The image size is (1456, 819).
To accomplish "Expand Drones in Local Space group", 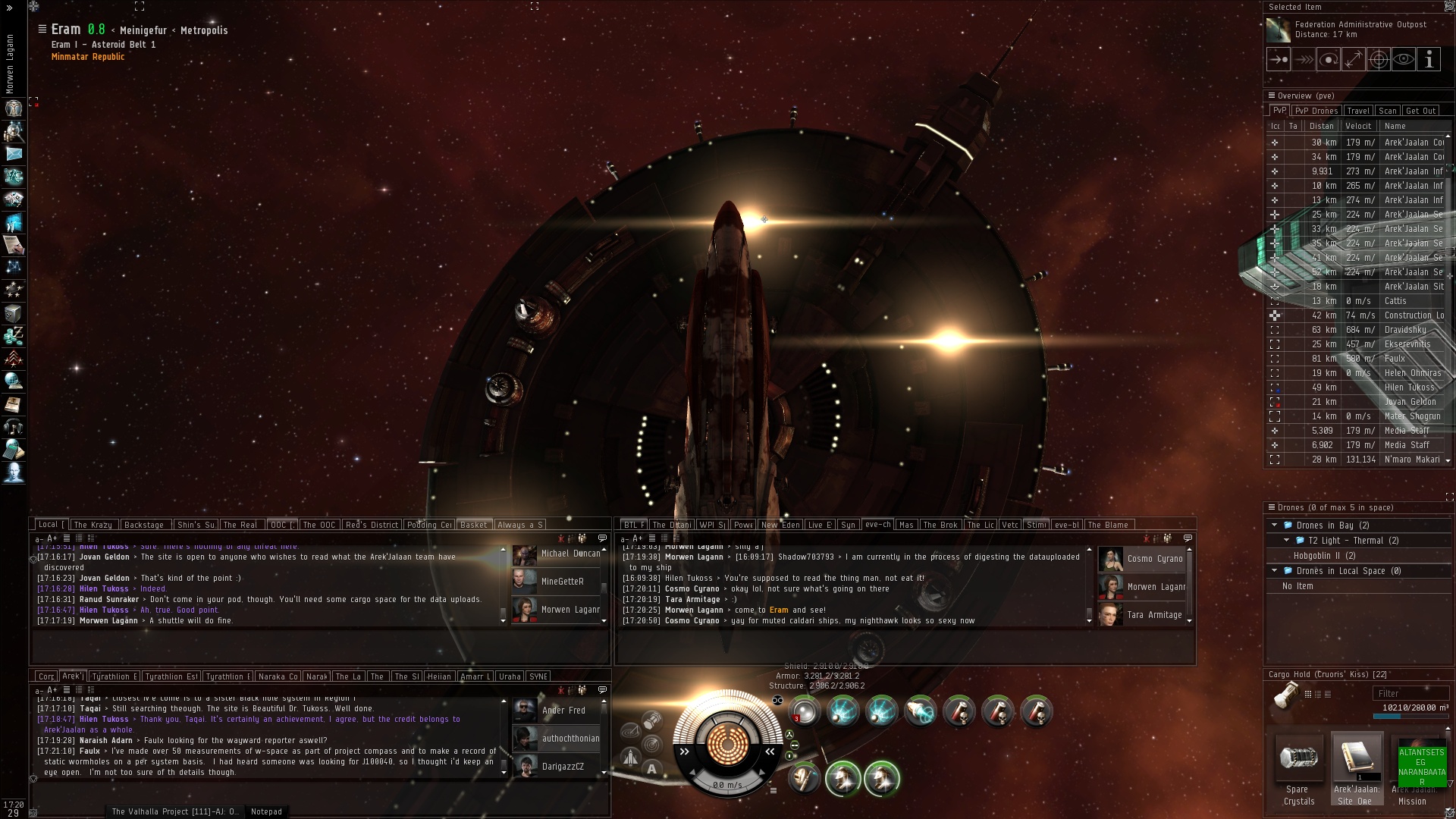I will coord(1275,571).
